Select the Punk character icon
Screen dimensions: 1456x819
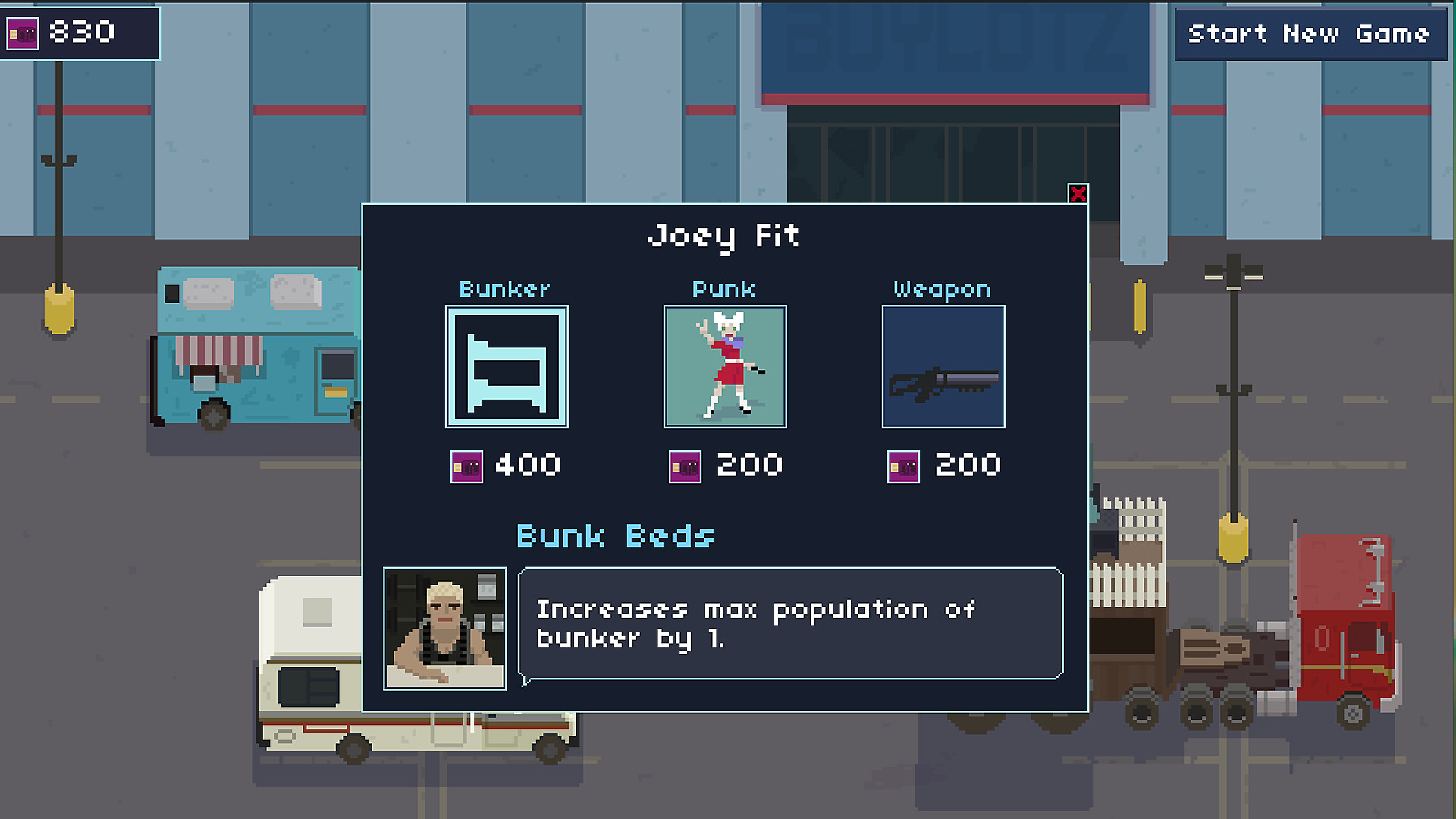(725, 366)
